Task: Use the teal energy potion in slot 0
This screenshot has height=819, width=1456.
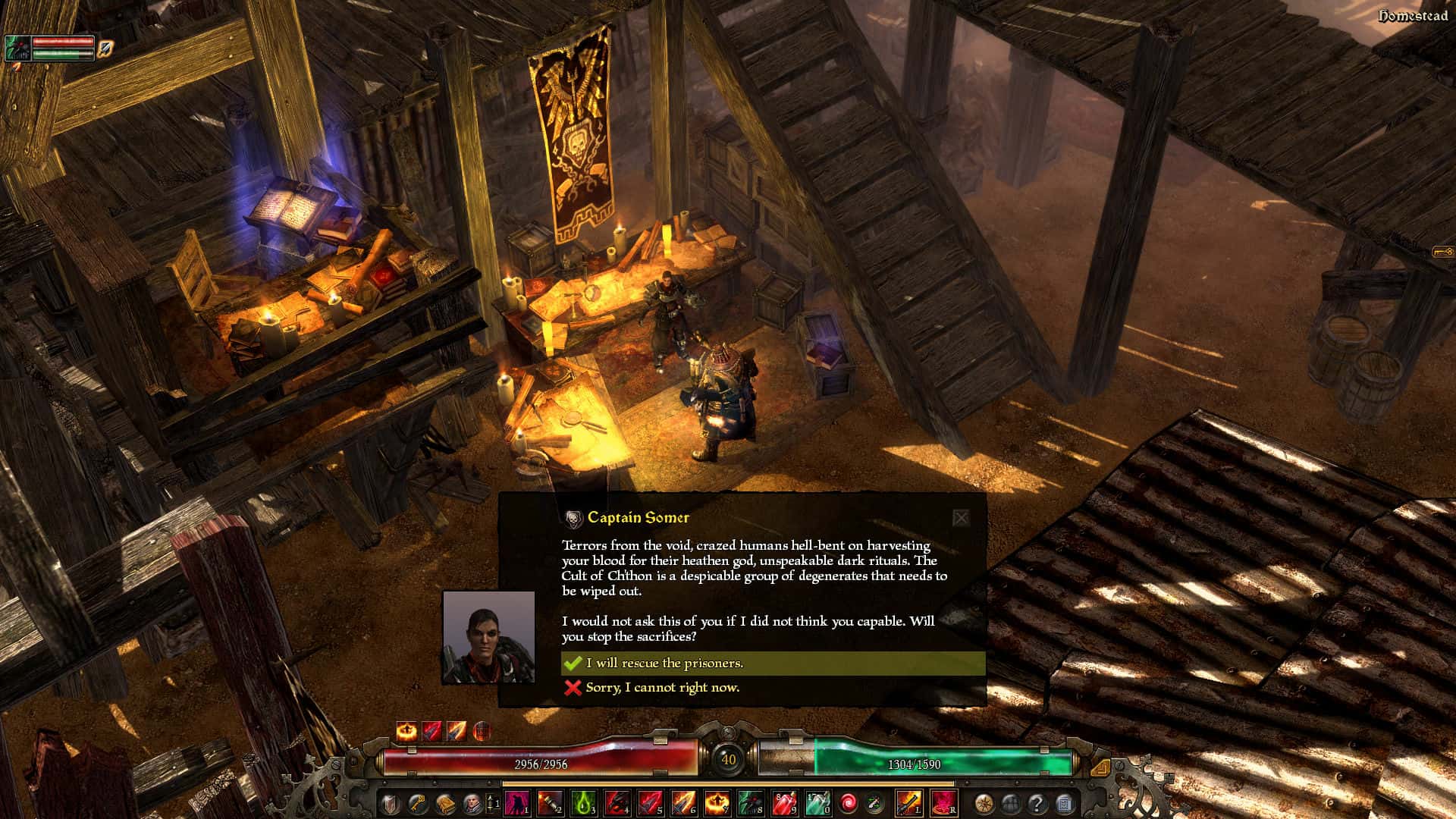Action: click(817, 802)
